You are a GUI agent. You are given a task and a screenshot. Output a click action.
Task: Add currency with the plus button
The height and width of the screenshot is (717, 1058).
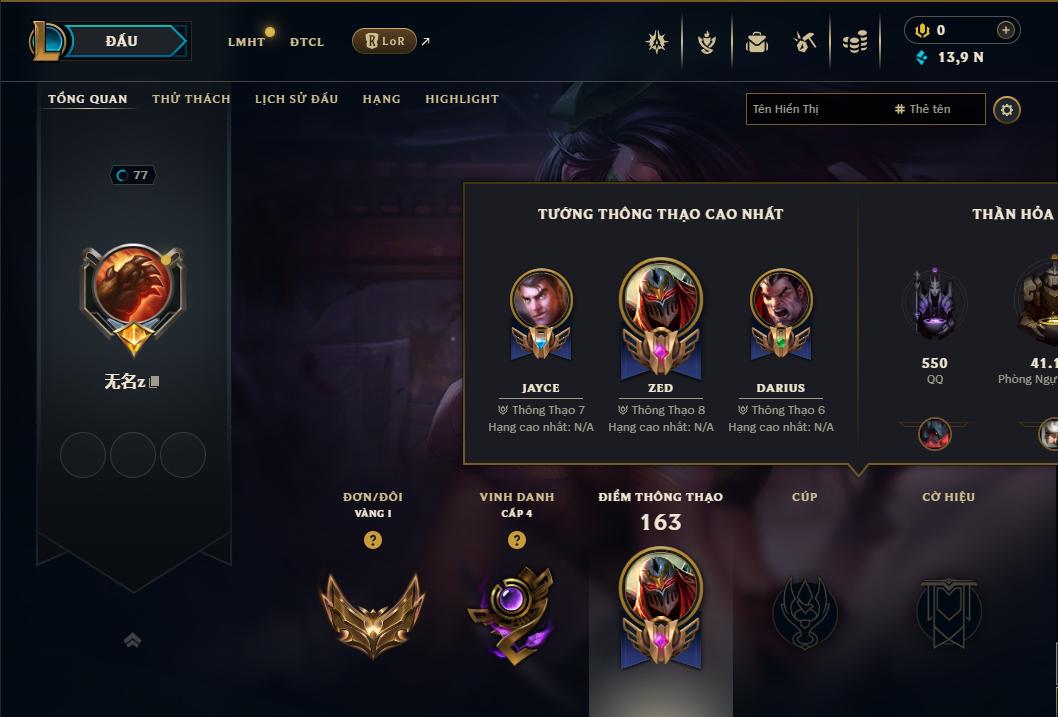click(x=1006, y=30)
